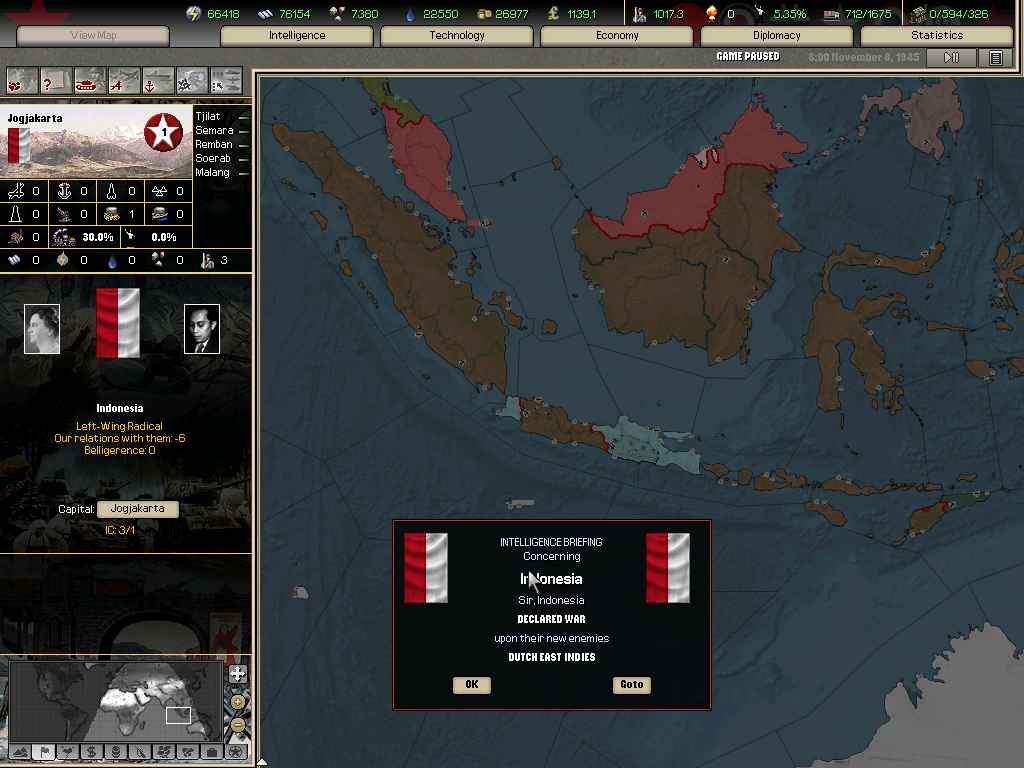The height and width of the screenshot is (768, 1024).
Task: Click Goto in the intelligence briefing
Action: tap(631, 685)
